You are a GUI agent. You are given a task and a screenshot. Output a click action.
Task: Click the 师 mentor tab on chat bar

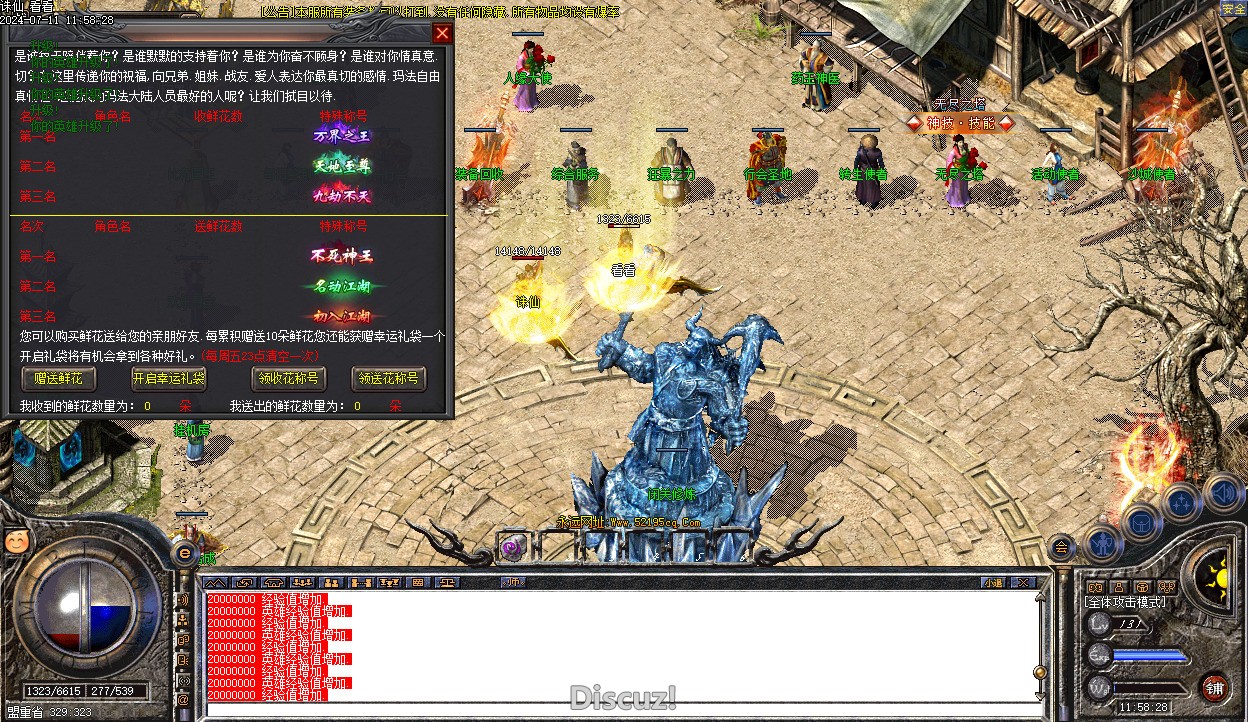click(x=513, y=582)
